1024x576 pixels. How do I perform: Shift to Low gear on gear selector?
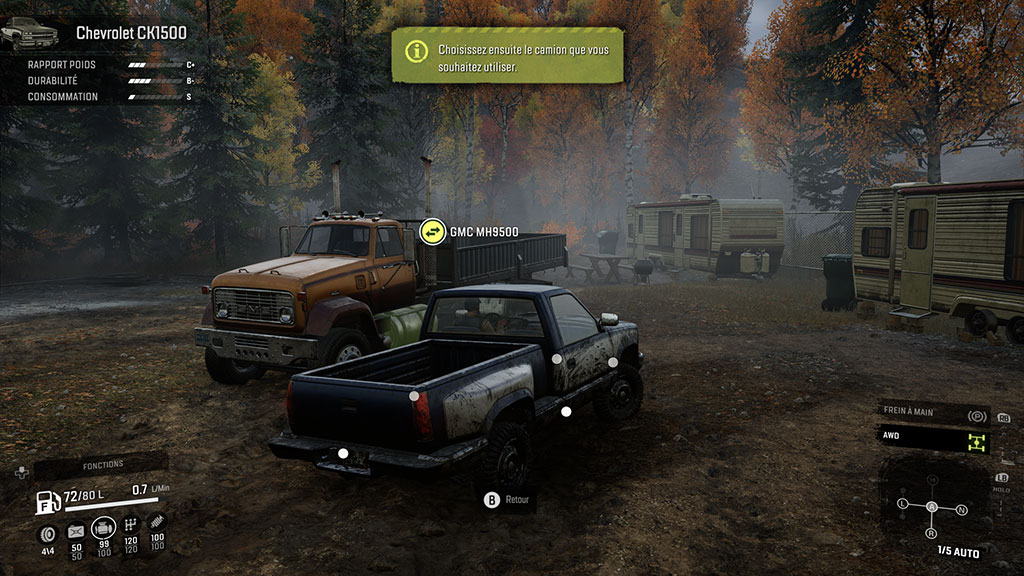(903, 502)
